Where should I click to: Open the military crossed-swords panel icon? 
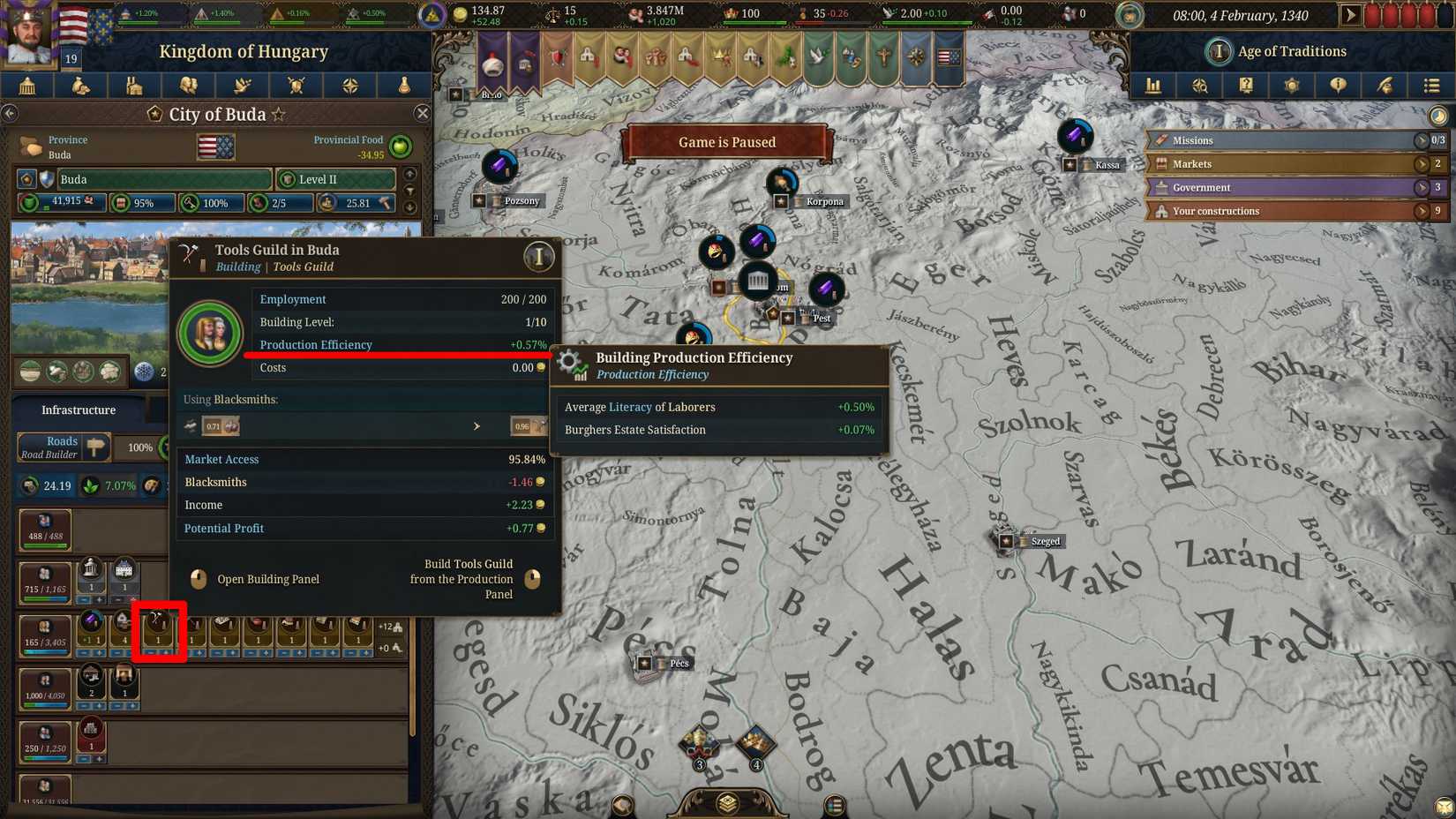click(x=296, y=85)
